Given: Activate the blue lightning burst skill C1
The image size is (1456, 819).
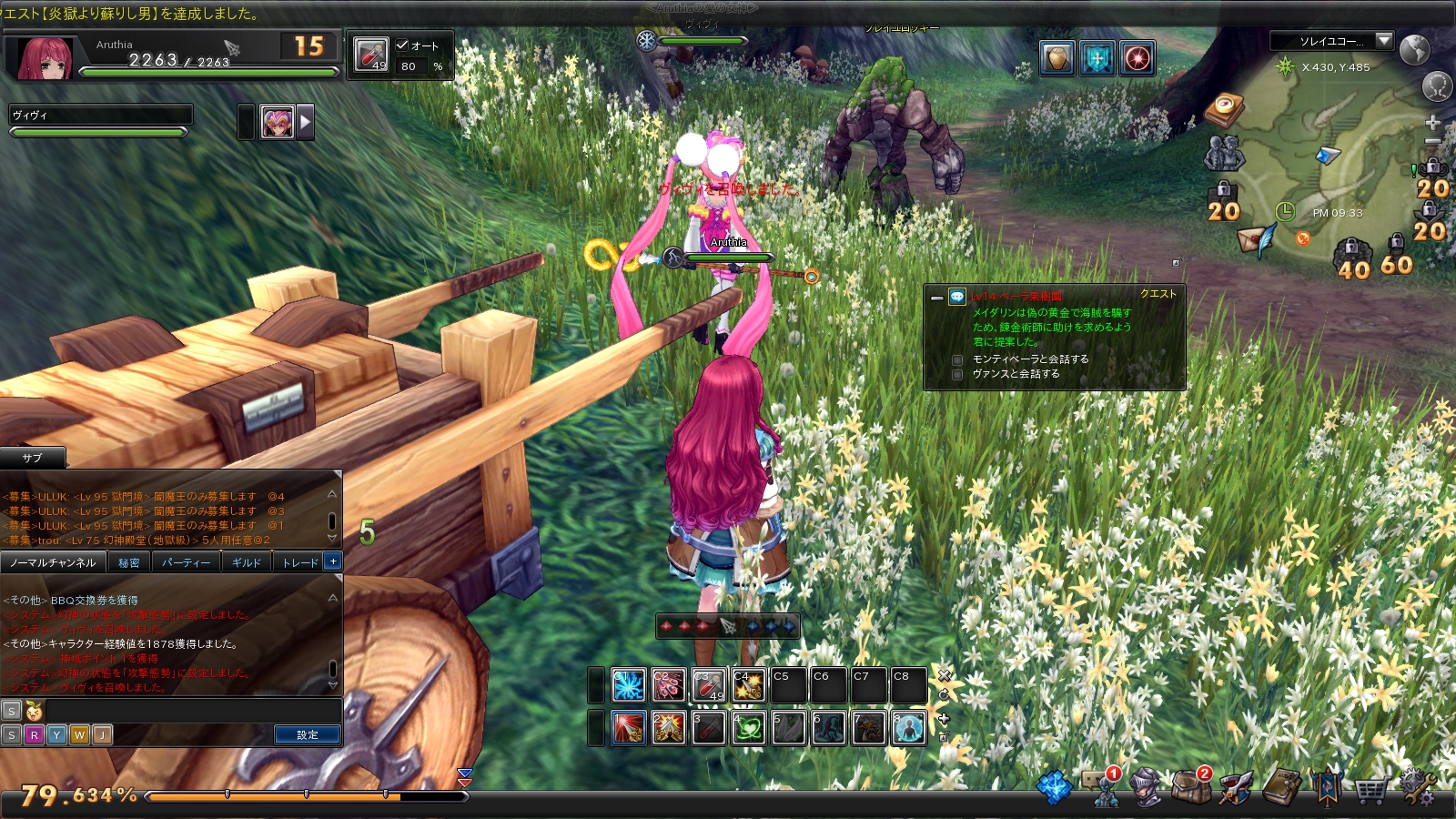Looking at the screenshot, I should point(629,685).
